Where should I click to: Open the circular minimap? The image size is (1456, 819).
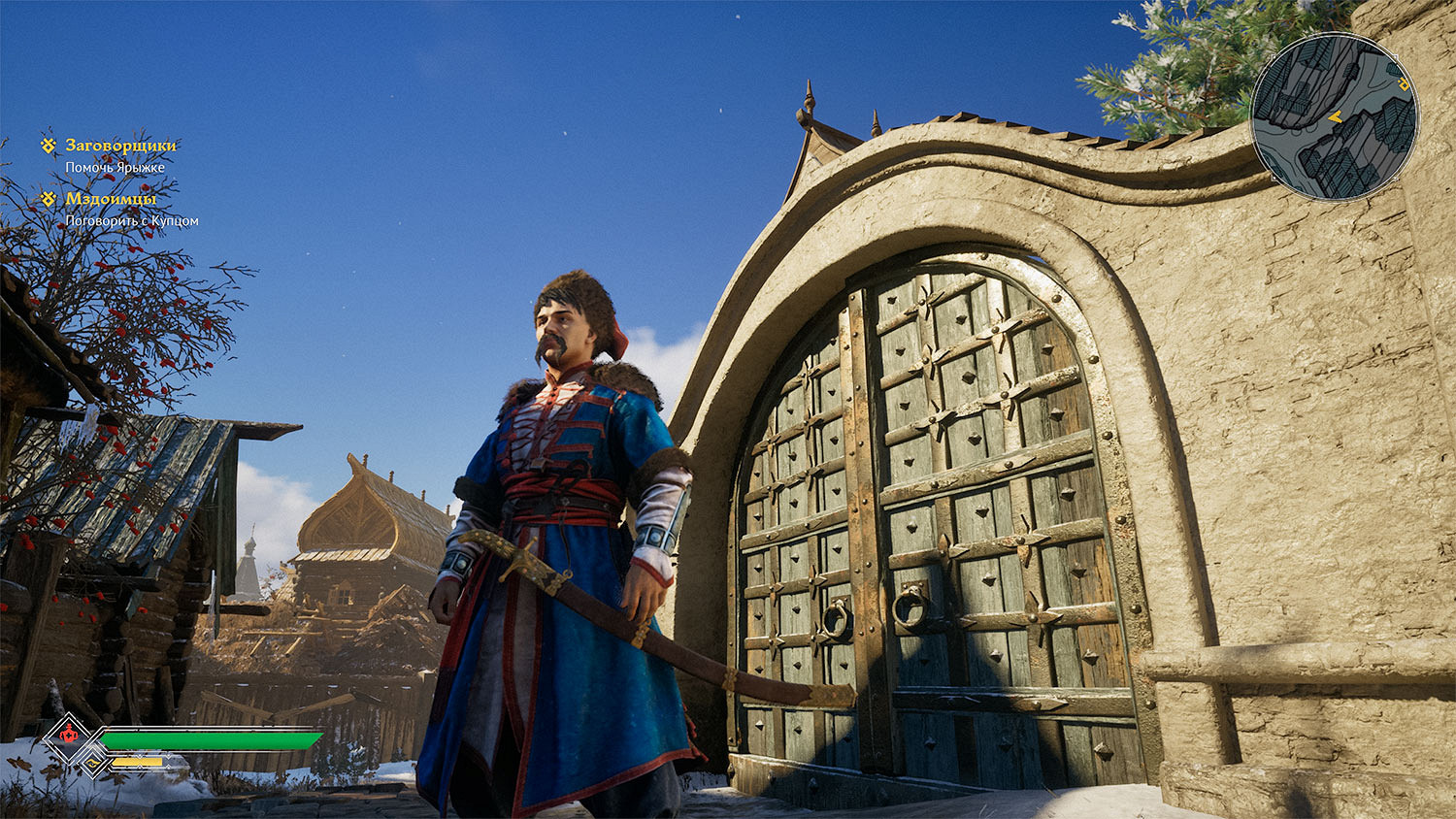point(1334,117)
